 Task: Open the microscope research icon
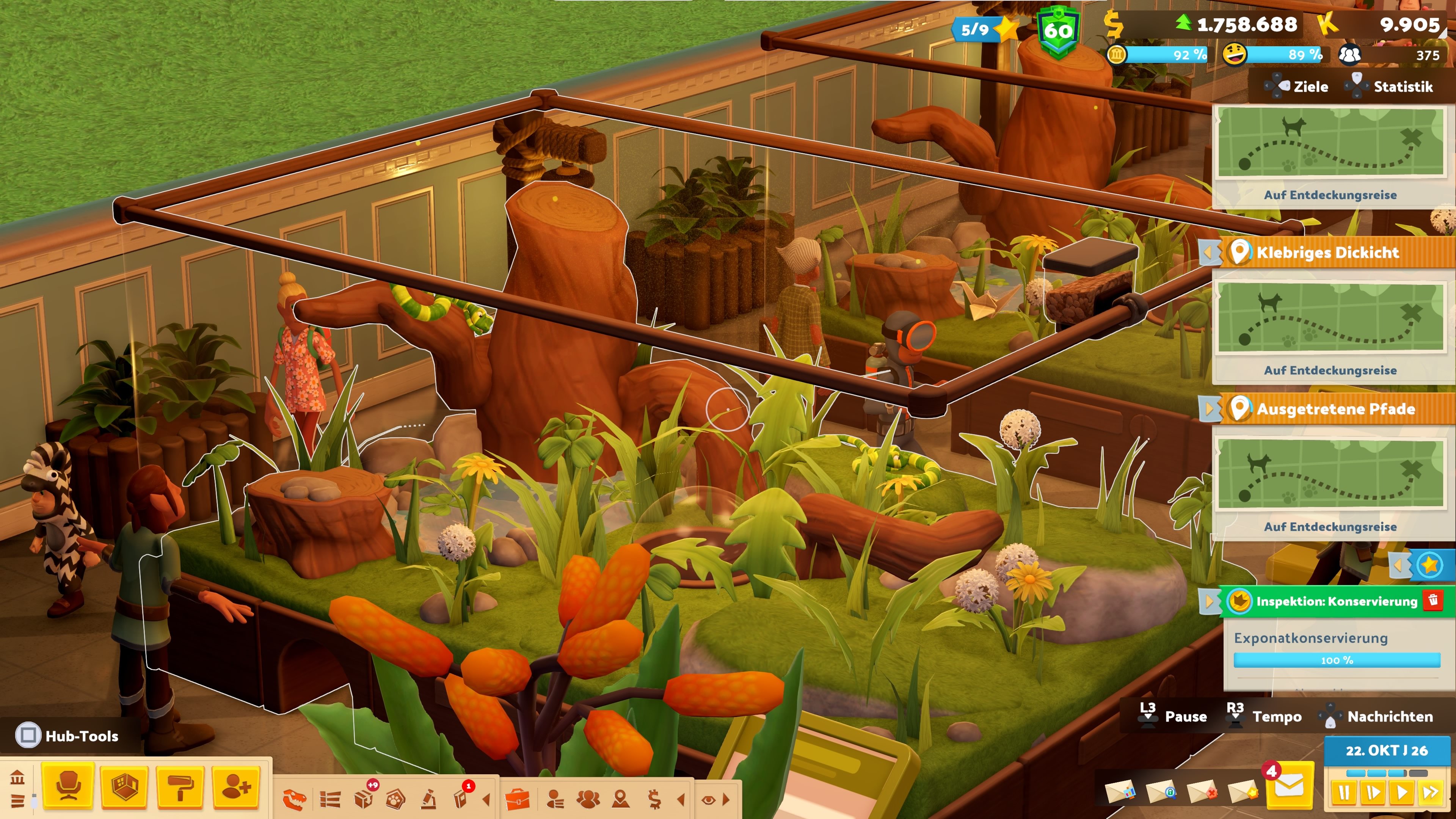[429, 799]
